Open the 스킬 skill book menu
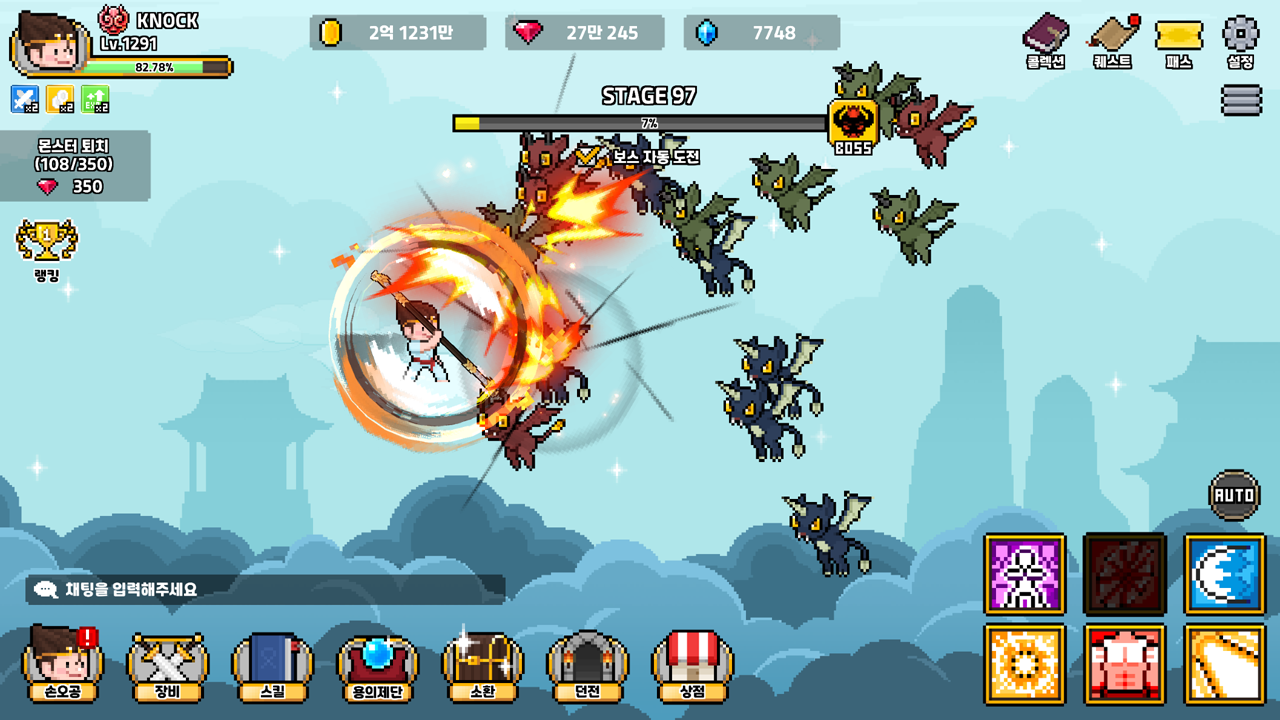 pyautogui.click(x=272, y=665)
